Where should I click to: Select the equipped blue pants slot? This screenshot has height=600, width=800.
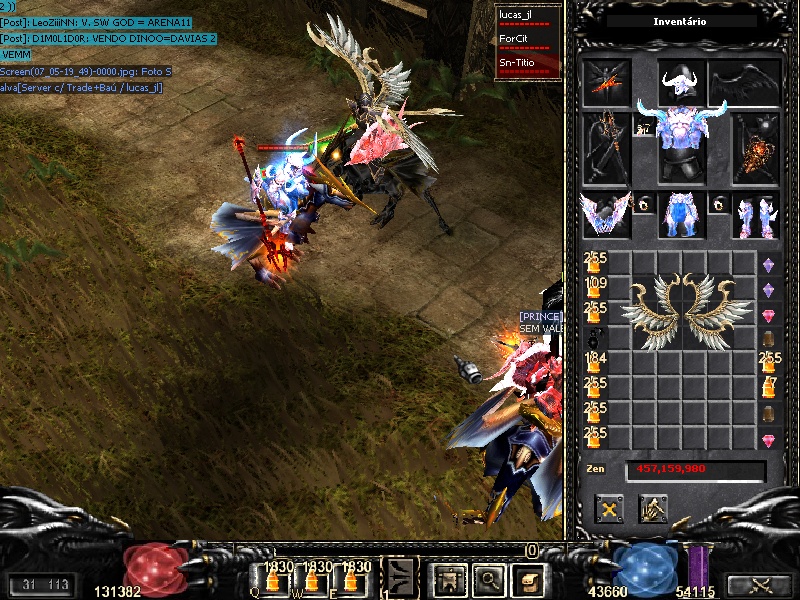click(682, 215)
